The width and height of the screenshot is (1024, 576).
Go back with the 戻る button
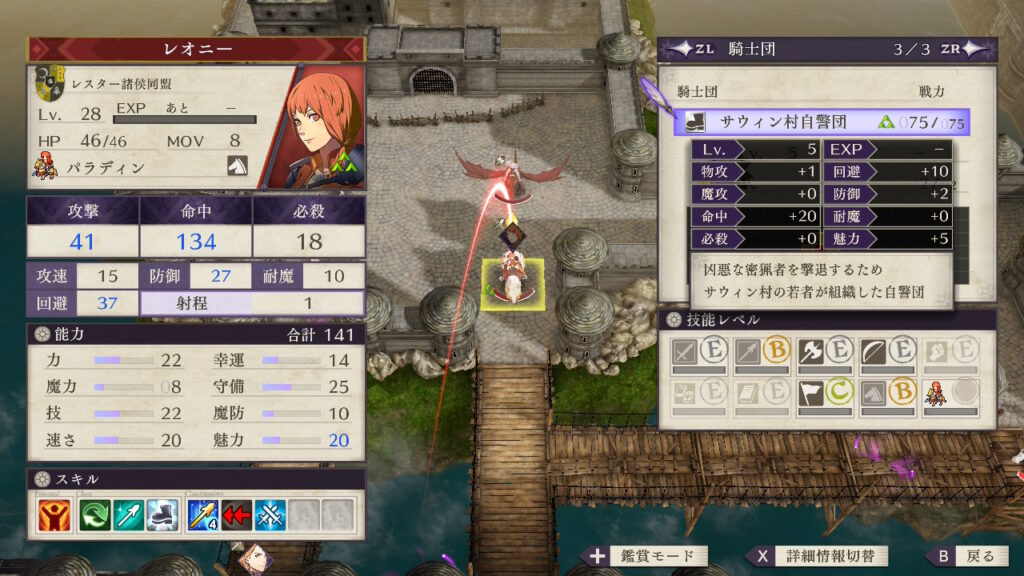pos(964,556)
